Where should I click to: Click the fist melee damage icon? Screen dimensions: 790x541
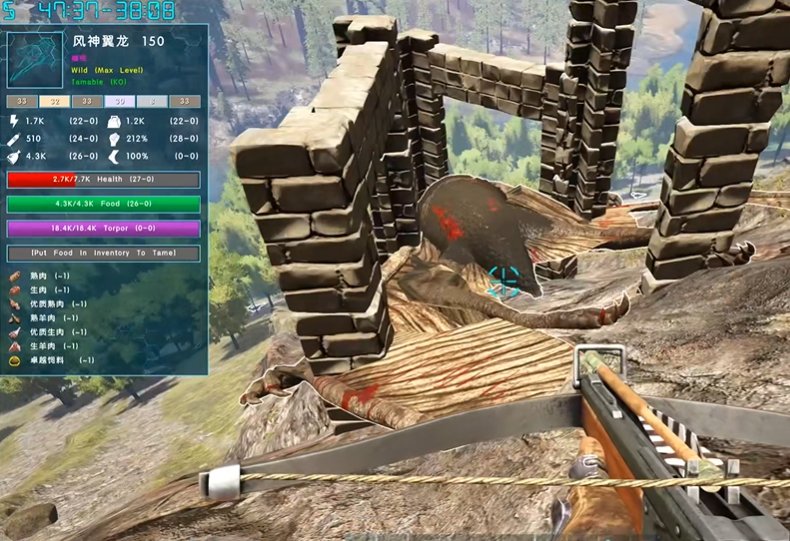(113, 139)
